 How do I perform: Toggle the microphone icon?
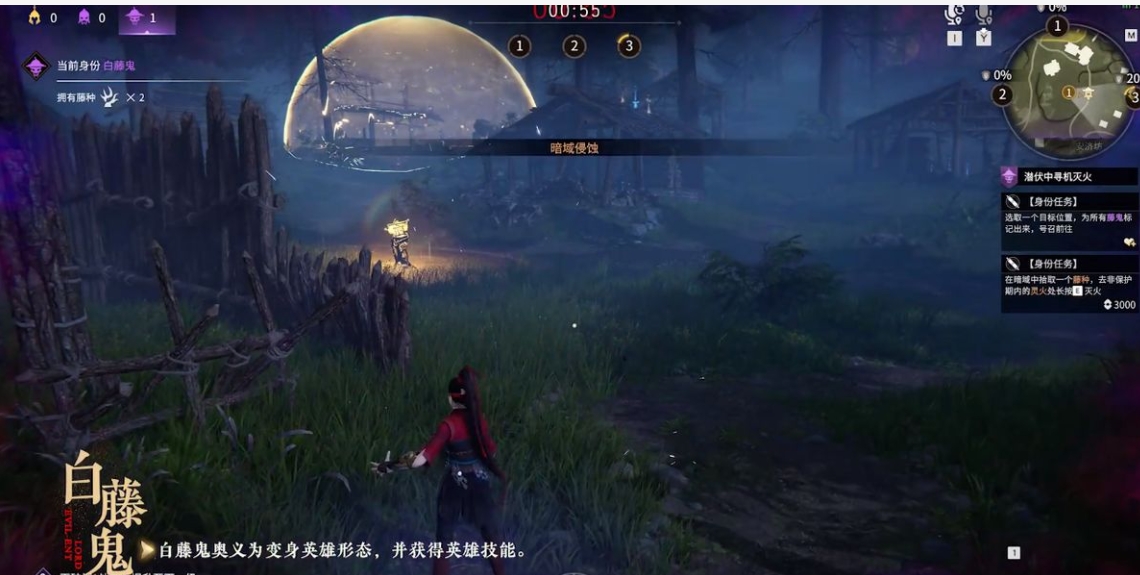pyautogui.click(x=984, y=15)
